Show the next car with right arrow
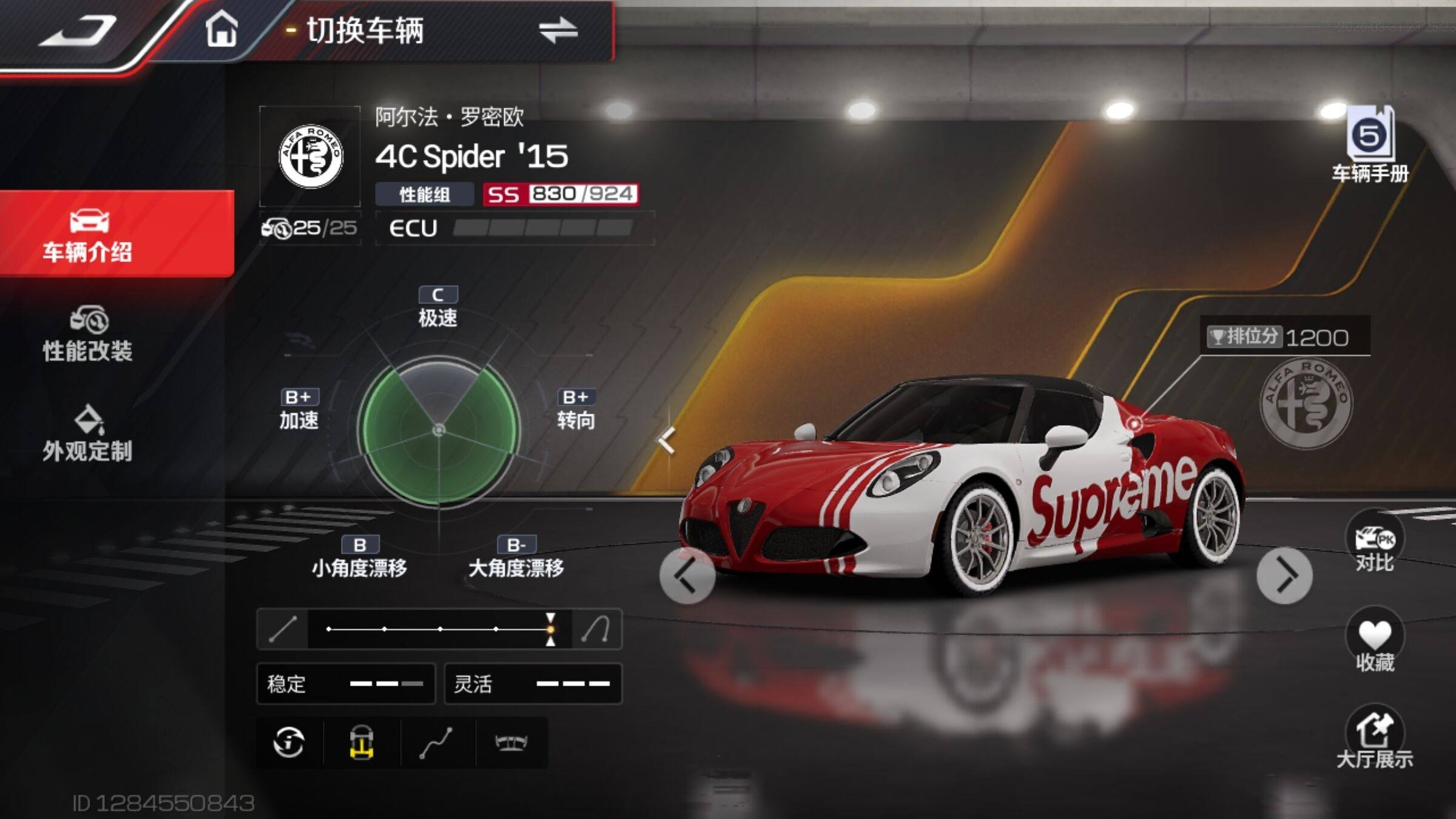The image size is (1456, 819). coord(1284,576)
